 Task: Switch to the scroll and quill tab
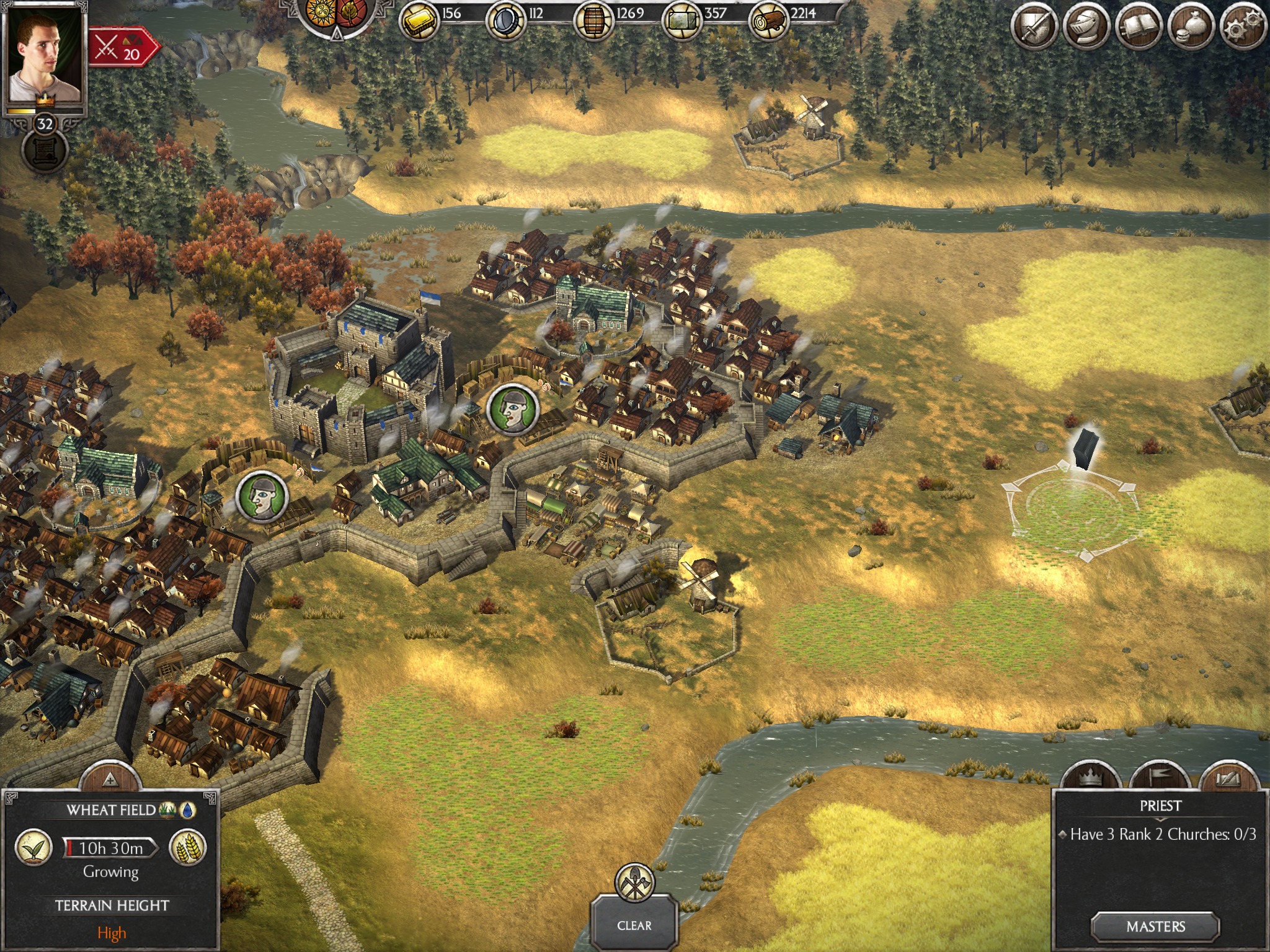(x=1228, y=779)
